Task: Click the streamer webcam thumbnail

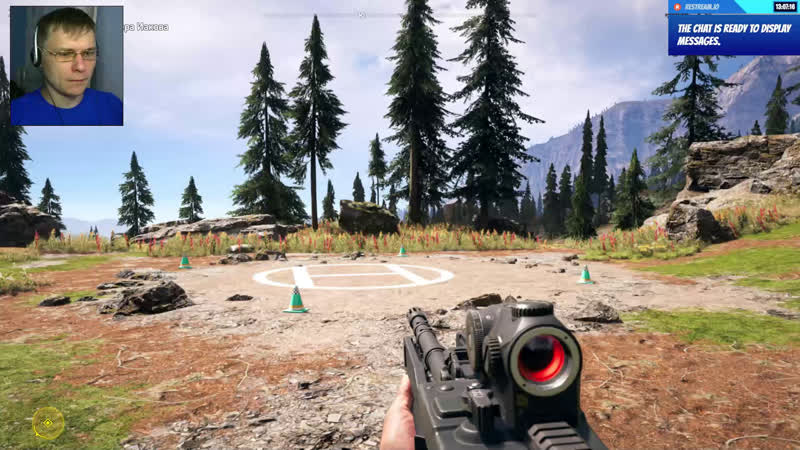Action: tap(67, 66)
